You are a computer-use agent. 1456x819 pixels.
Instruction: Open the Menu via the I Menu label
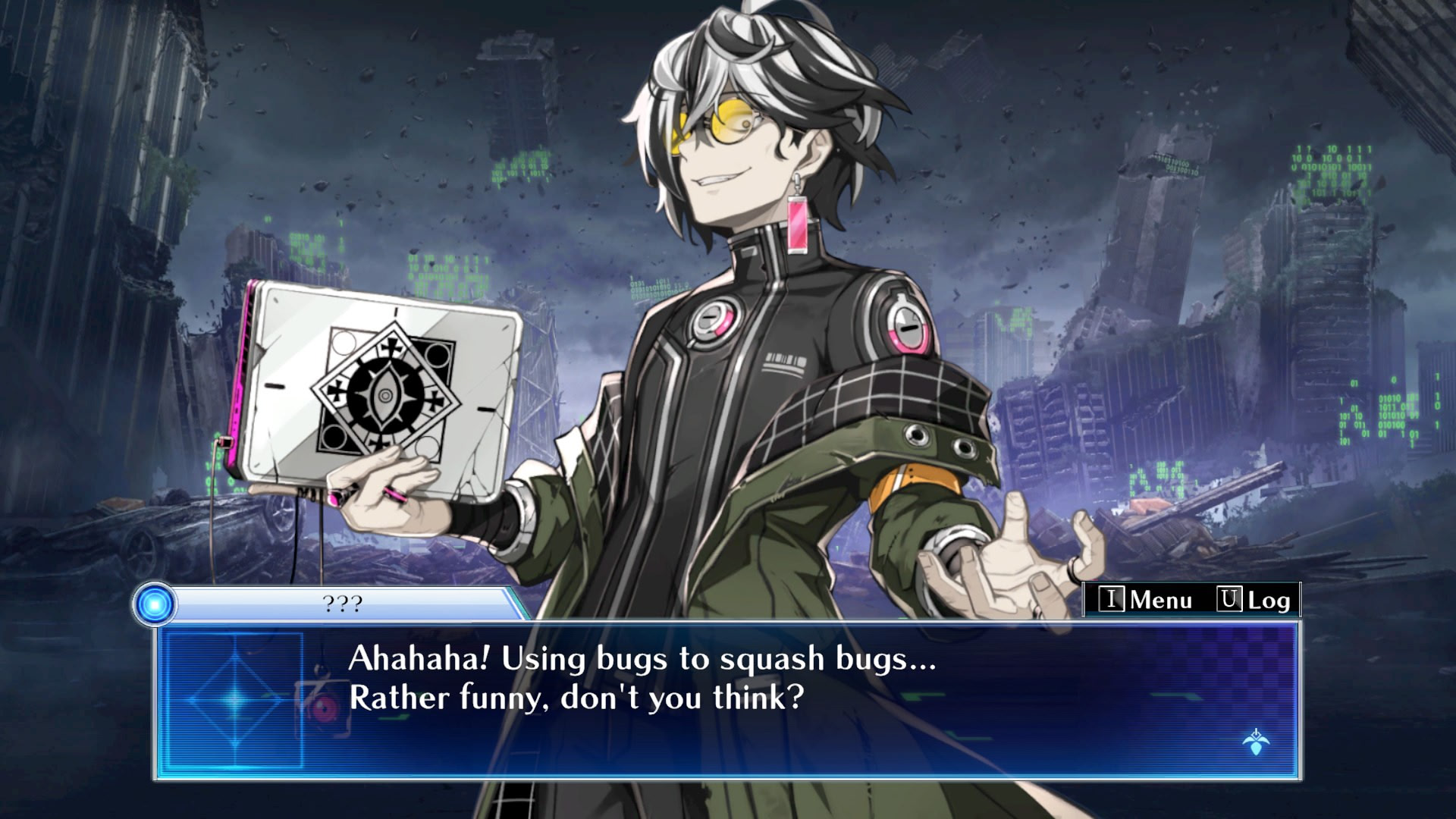[1159, 599]
